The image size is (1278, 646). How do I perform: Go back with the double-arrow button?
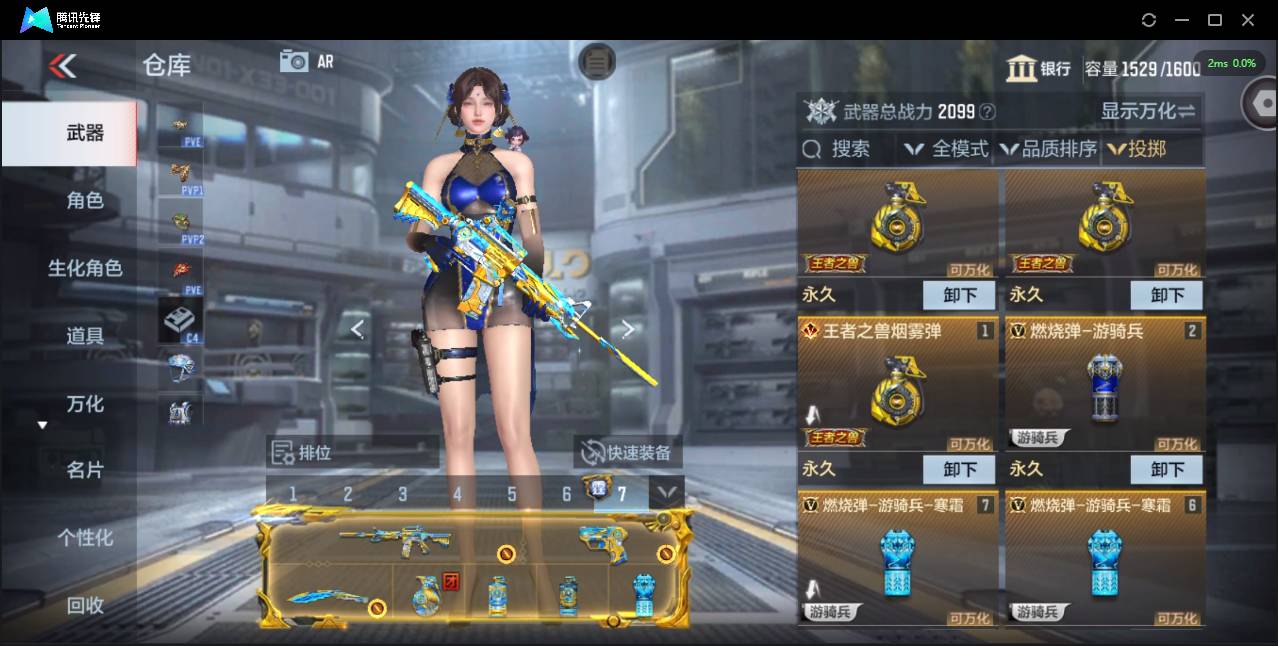(x=62, y=66)
